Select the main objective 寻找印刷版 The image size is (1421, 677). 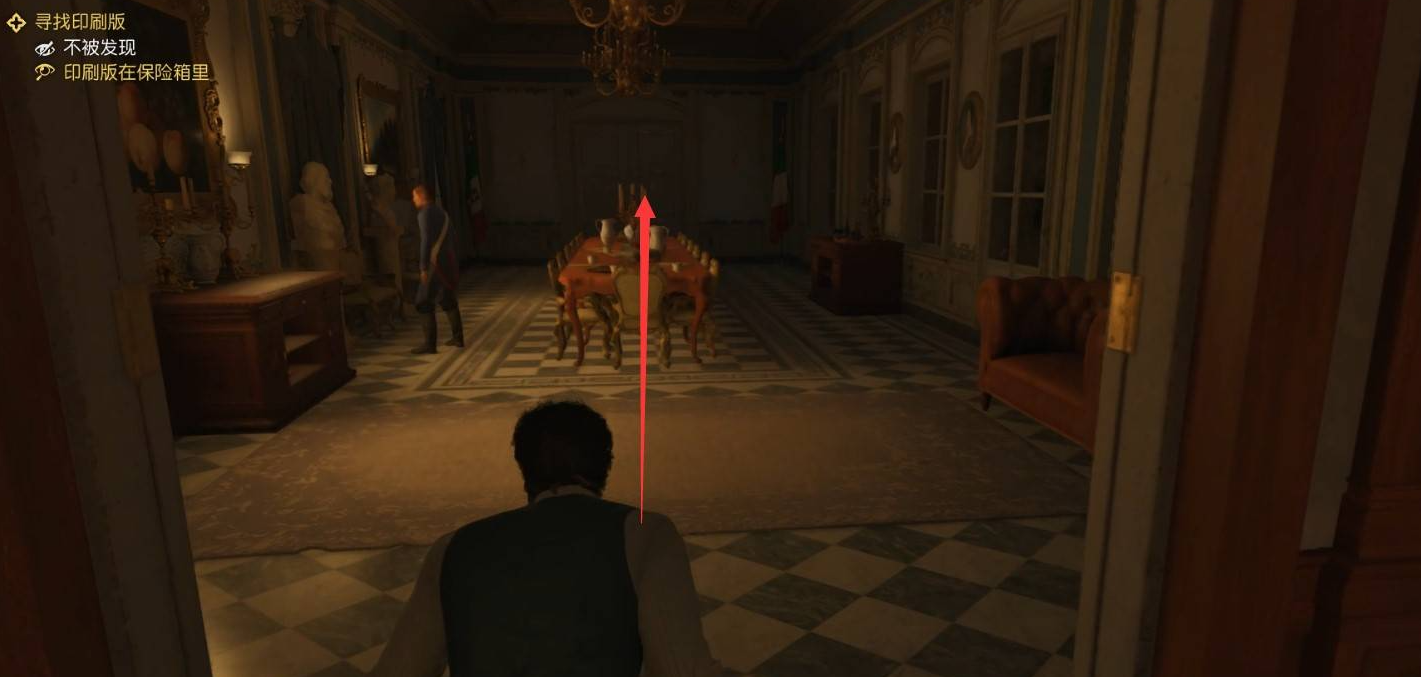80,22
